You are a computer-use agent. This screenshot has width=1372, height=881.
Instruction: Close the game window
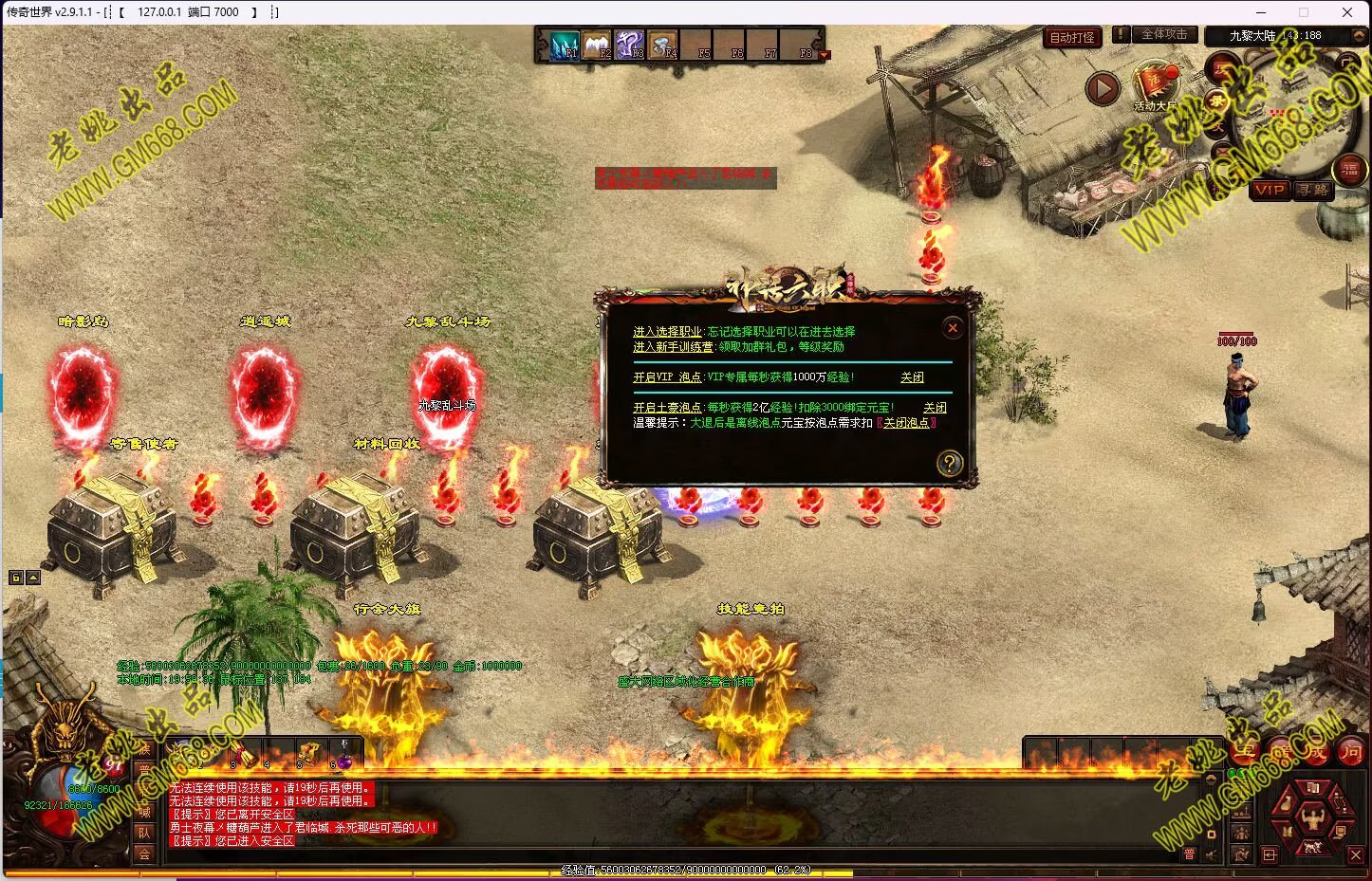[x=1346, y=12]
